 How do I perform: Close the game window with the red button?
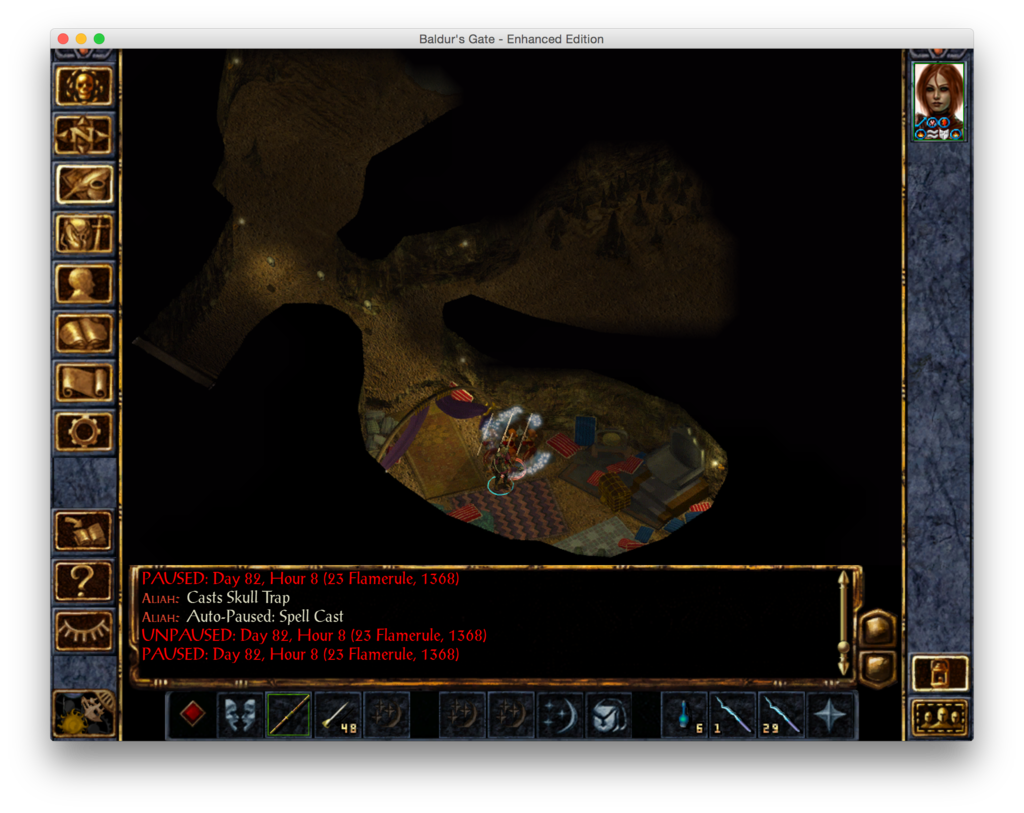coord(63,39)
